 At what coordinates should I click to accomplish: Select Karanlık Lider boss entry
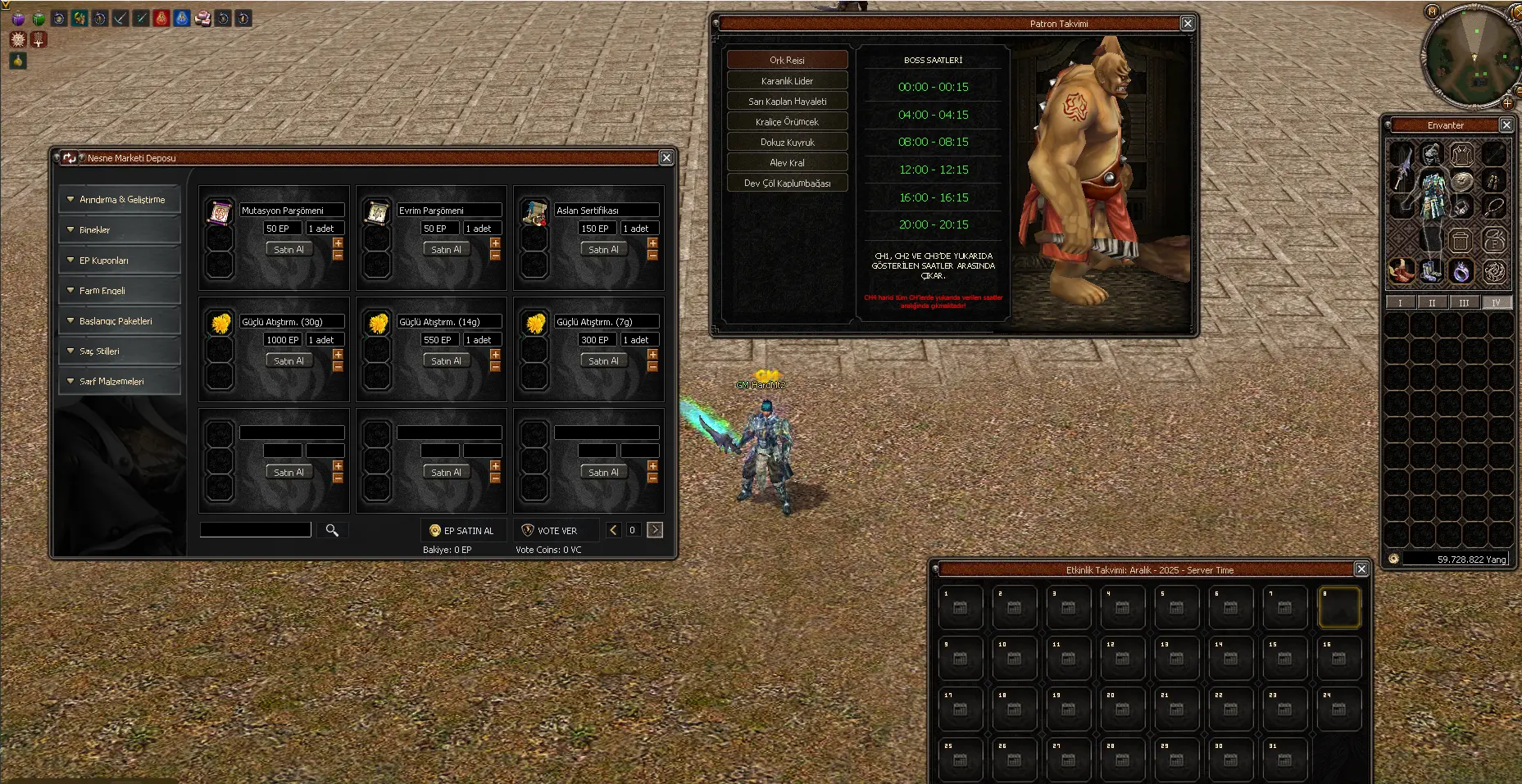[x=787, y=81]
